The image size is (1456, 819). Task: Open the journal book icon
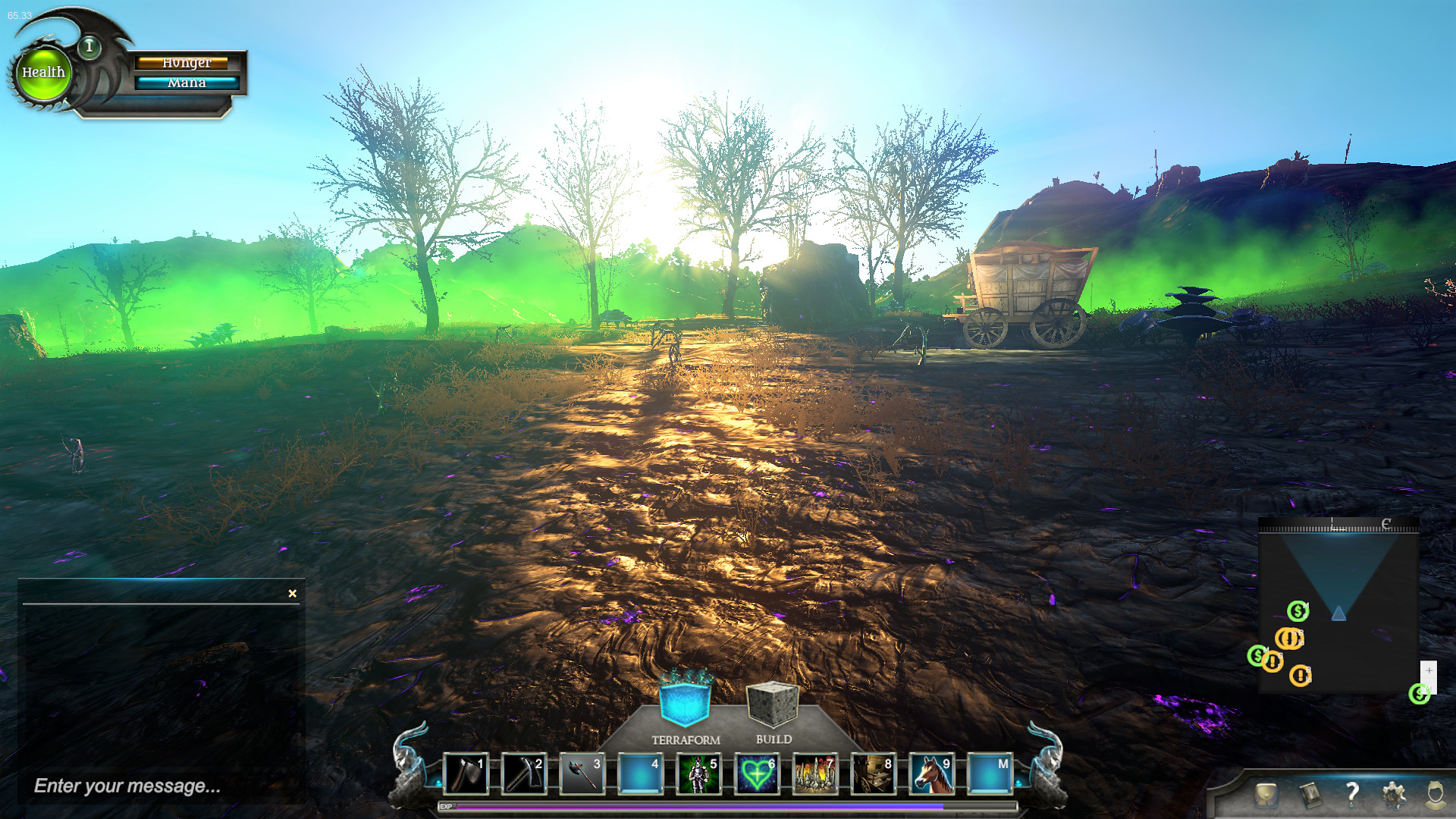point(1312,795)
